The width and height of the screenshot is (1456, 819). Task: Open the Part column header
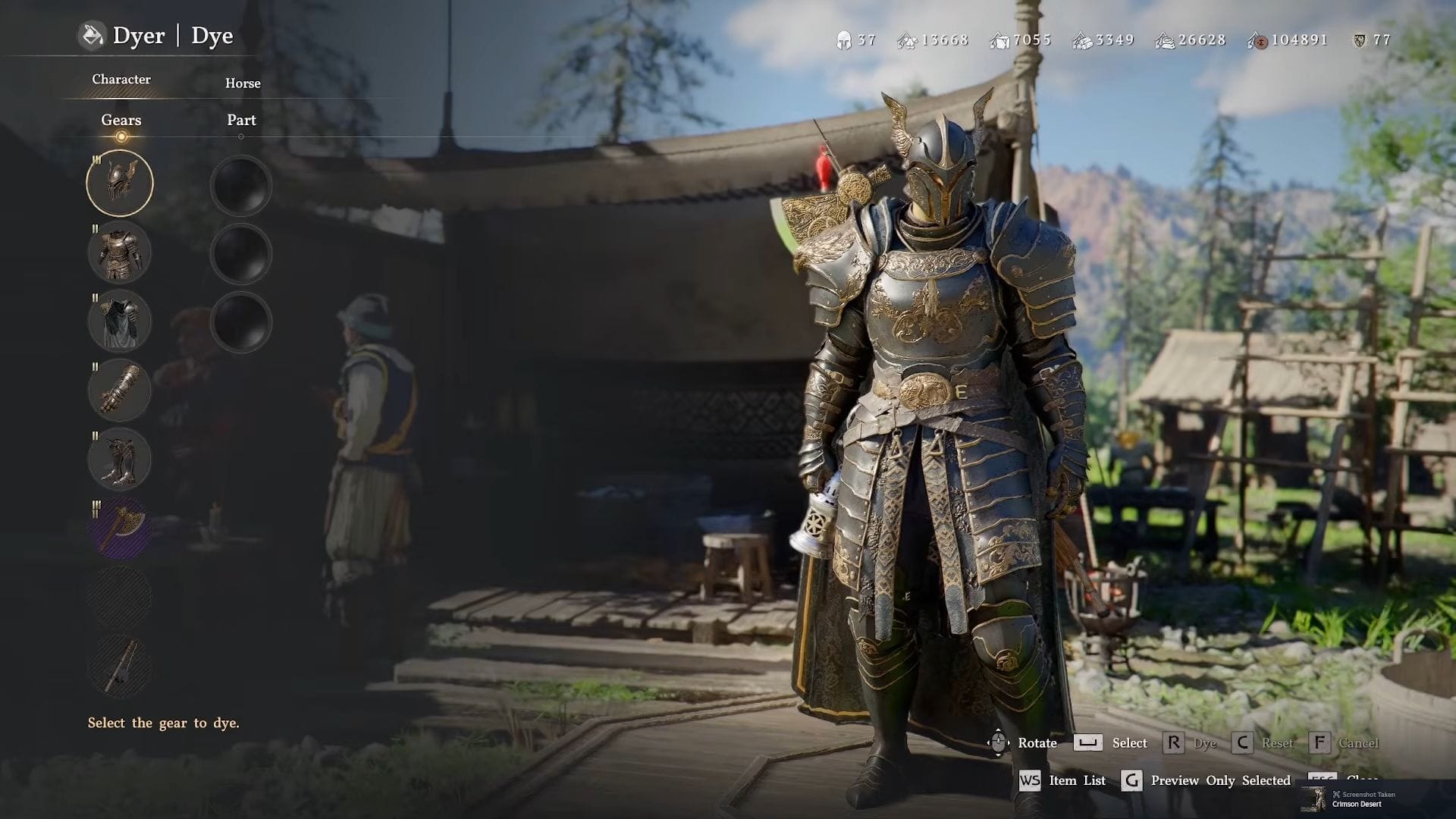coord(241,120)
